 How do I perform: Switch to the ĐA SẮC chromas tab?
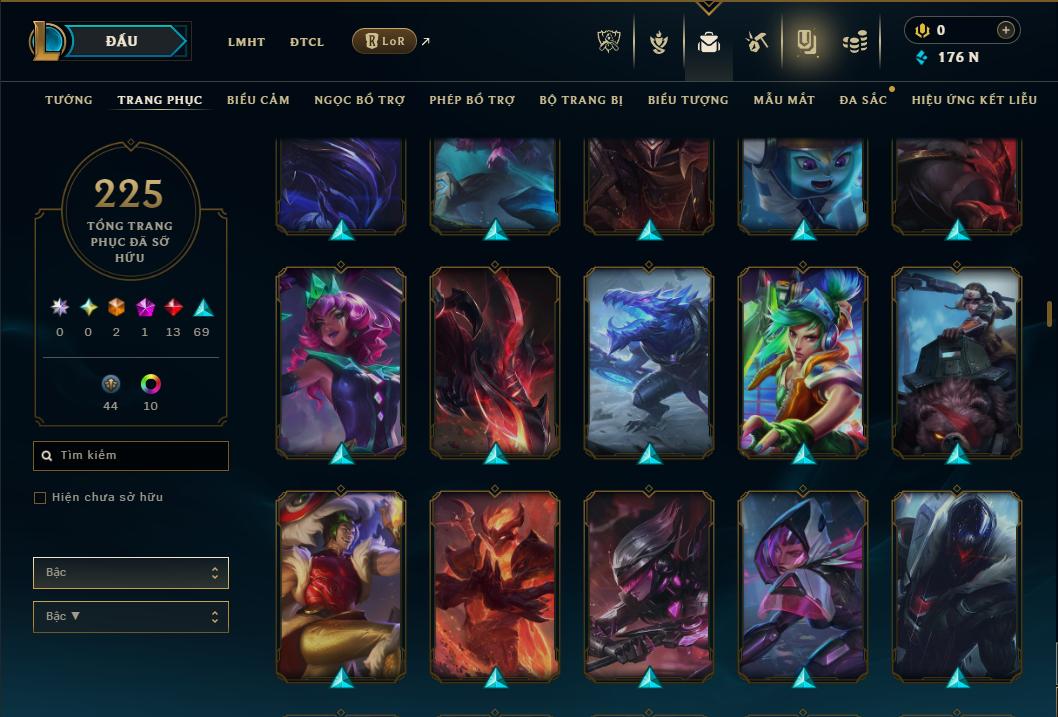point(863,100)
